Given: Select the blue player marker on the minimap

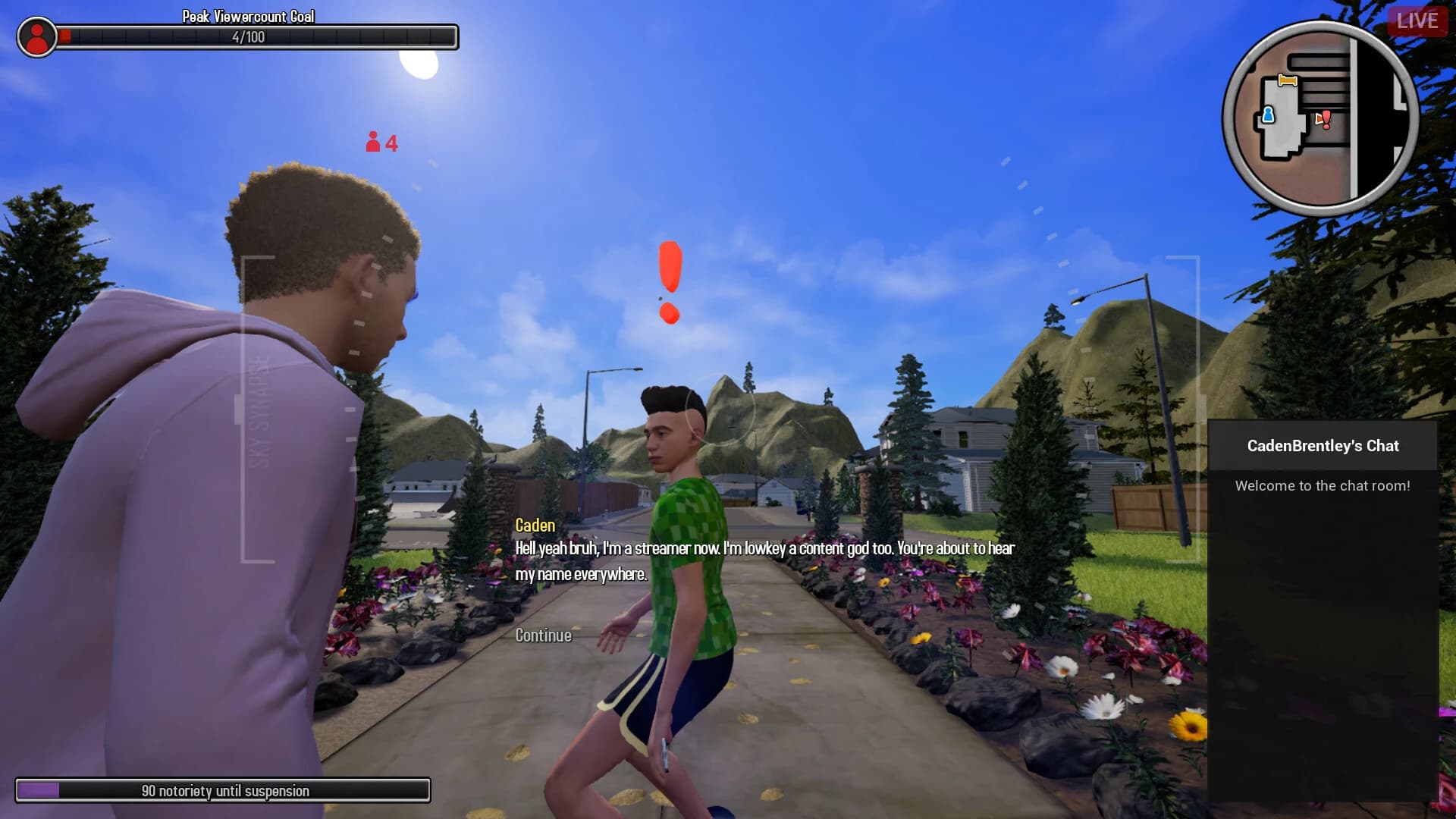Looking at the screenshot, I should [1269, 115].
